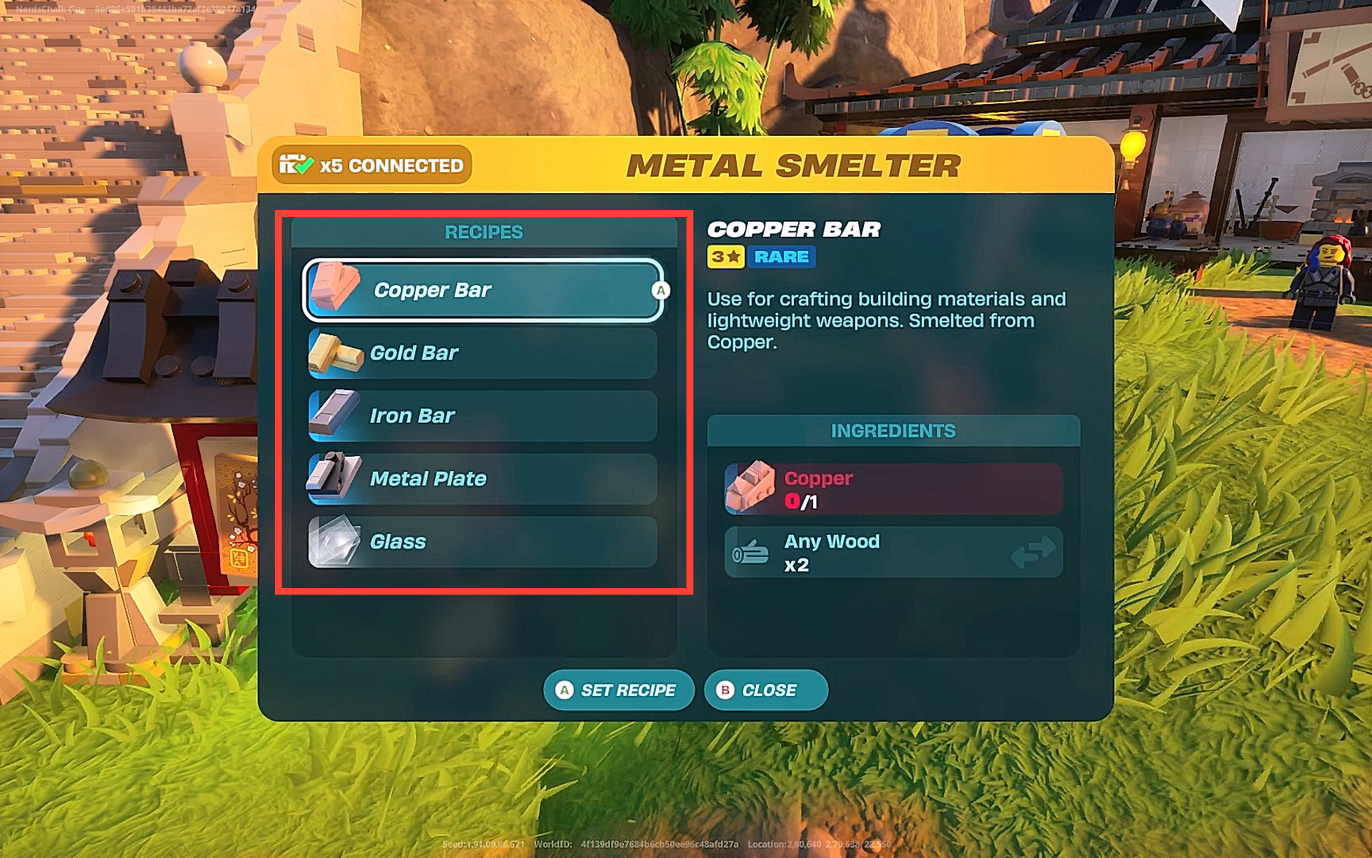Close the Metal Smelter menu
This screenshot has width=1372, height=858.
766,690
